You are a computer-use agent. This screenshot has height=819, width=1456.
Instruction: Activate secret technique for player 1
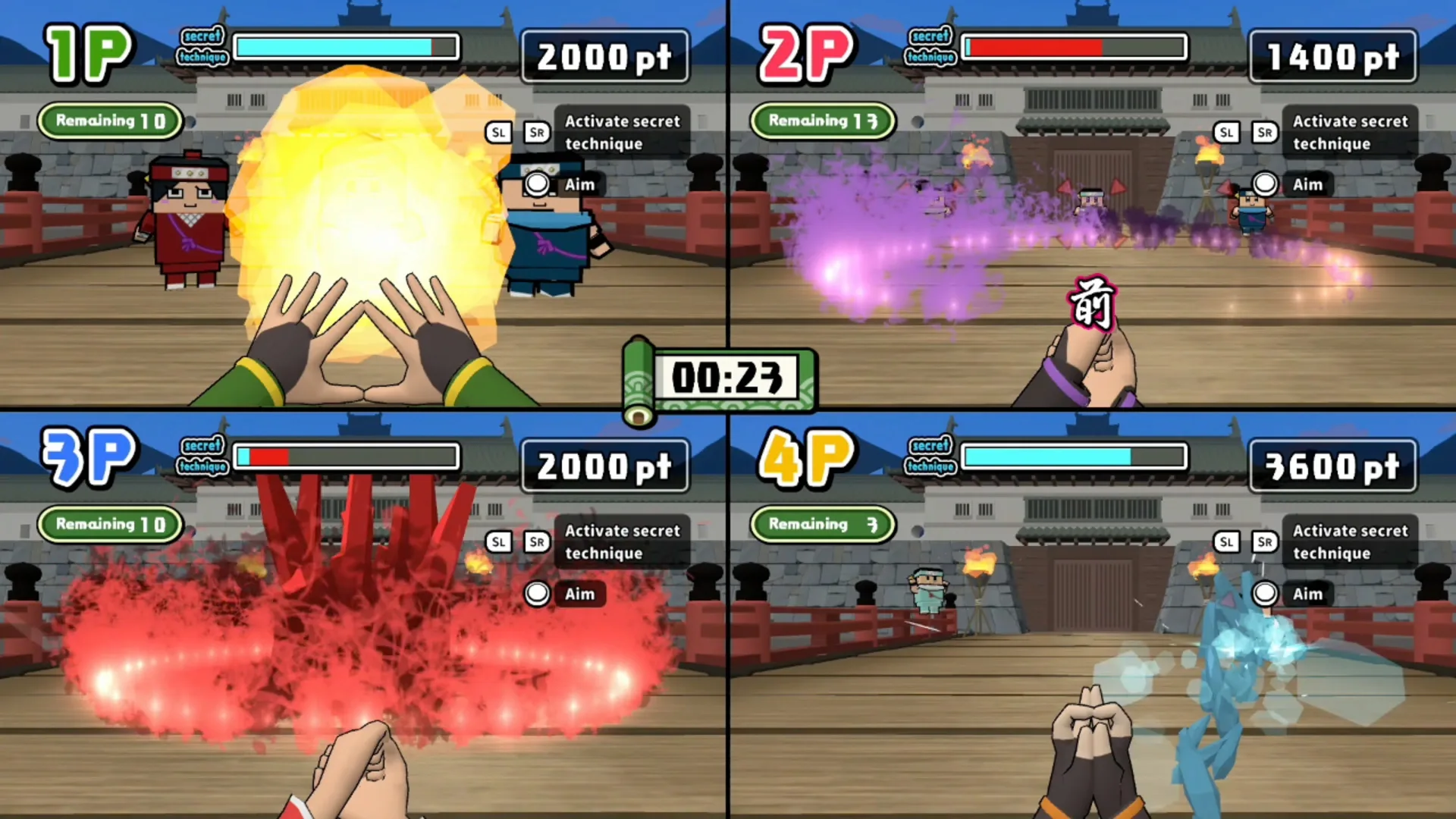tap(622, 132)
